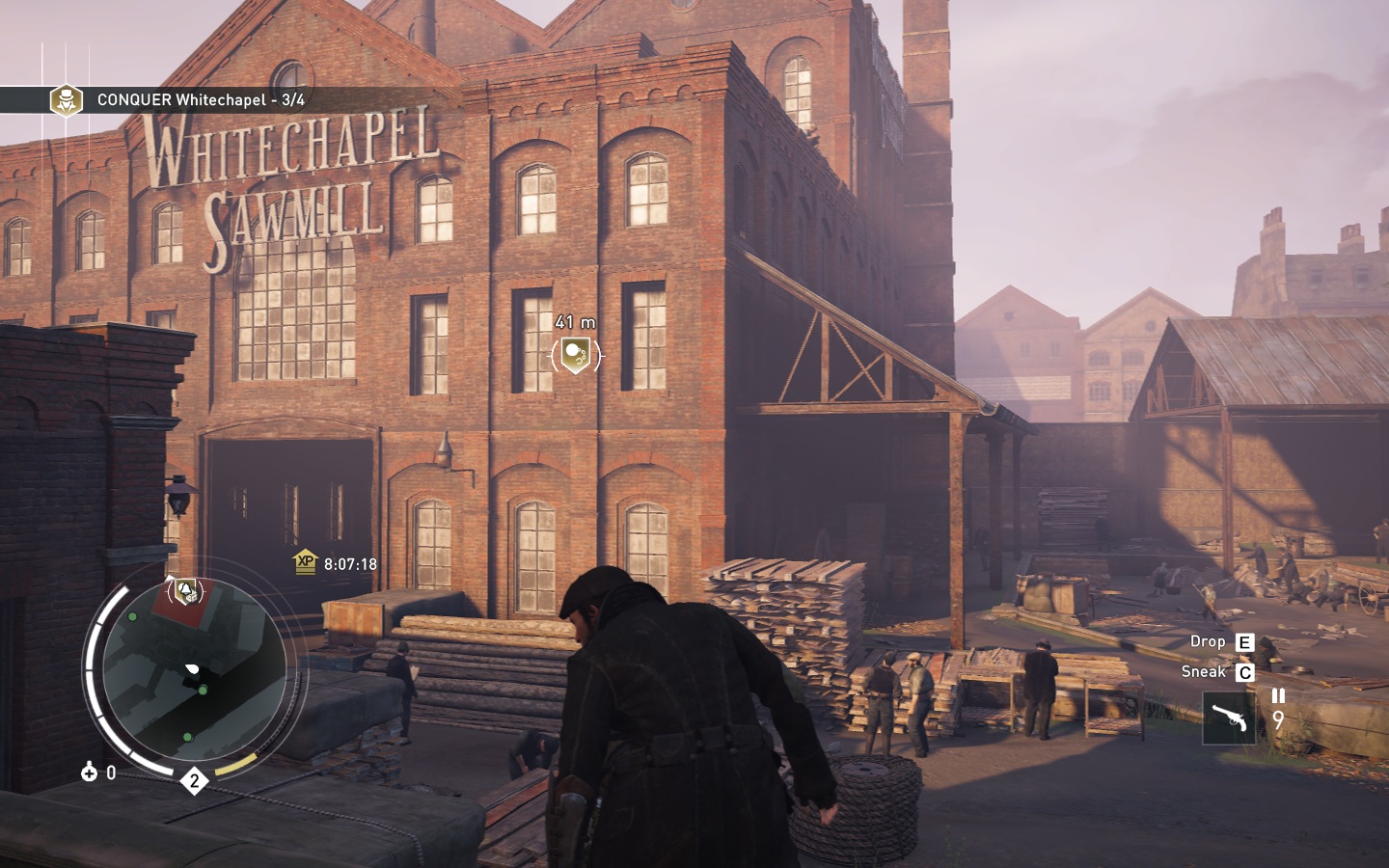Screen dimensions: 1389x868
Task: Click the level 2 diamond badge
Action: tap(194, 781)
